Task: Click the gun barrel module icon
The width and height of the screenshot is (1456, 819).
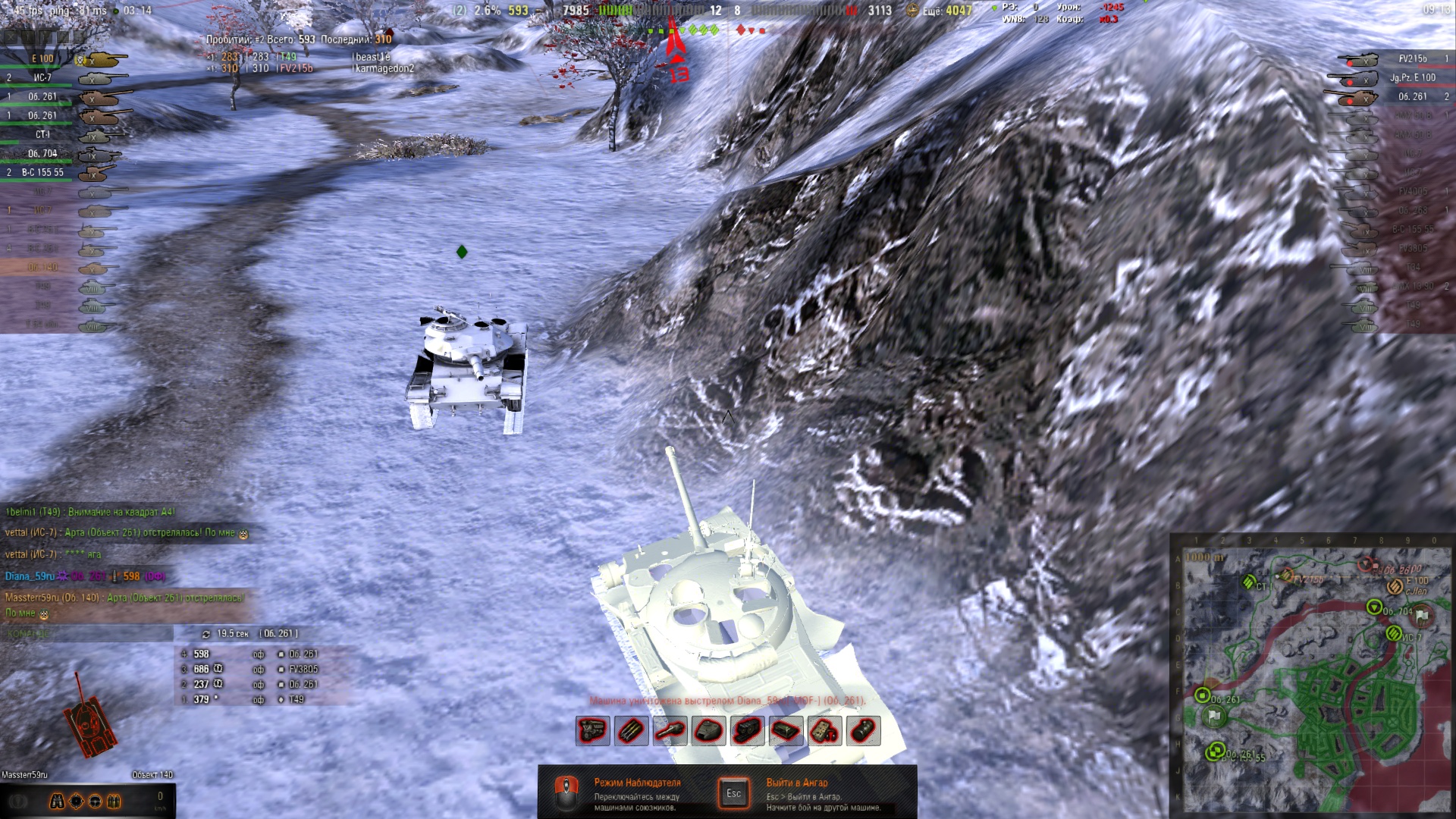Action: tap(670, 731)
